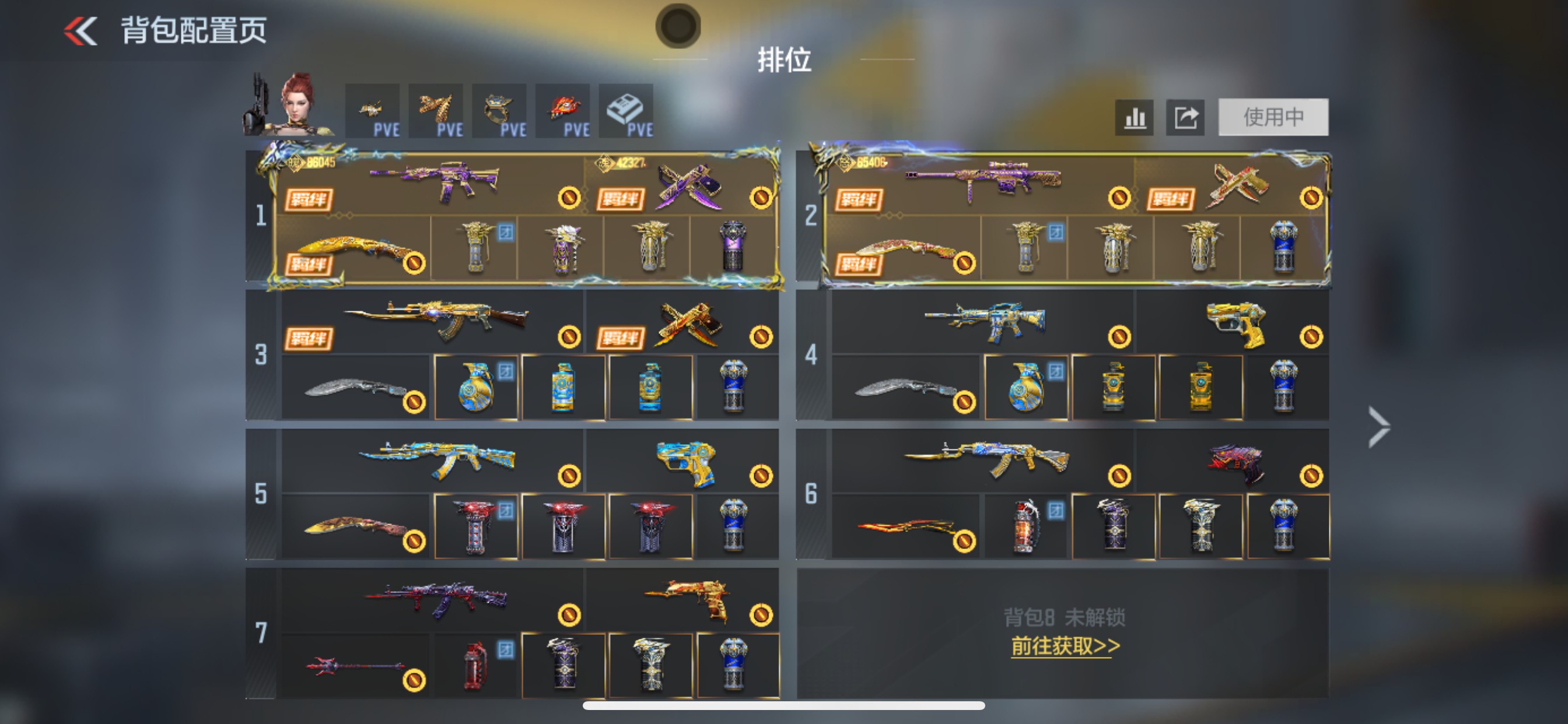This screenshot has height=724, width=1568.
Task: Select the first PVE equipment slot icon
Action: click(x=373, y=110)
